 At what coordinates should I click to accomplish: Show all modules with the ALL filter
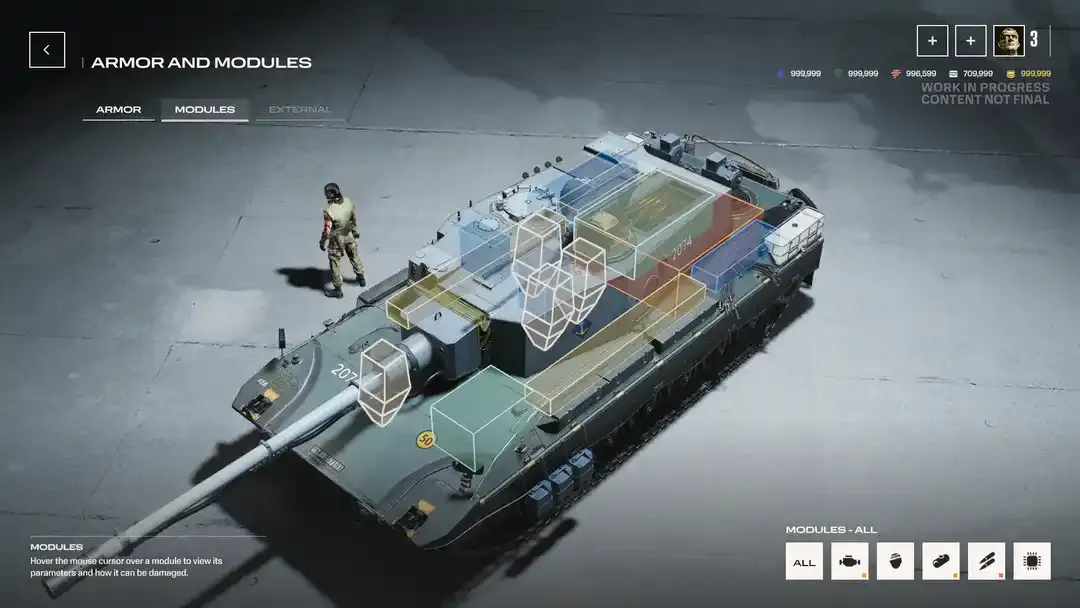pos(804,562)
